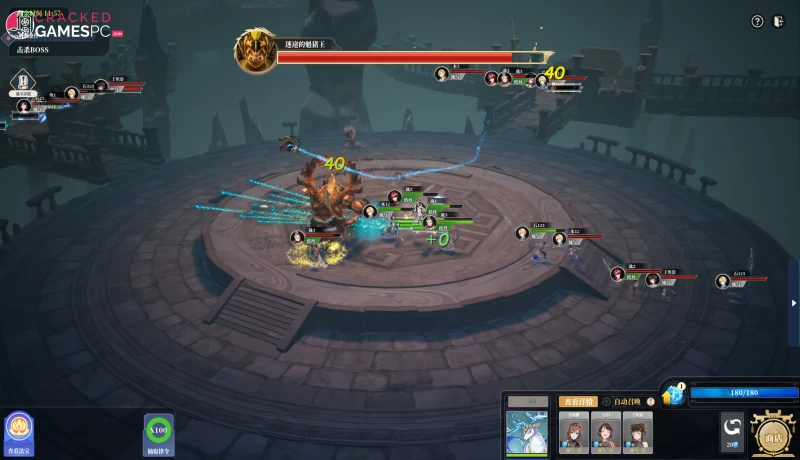Click the 查看详情 view details button
Viewport: 800px width, 460px height.
tap(578, 401)
